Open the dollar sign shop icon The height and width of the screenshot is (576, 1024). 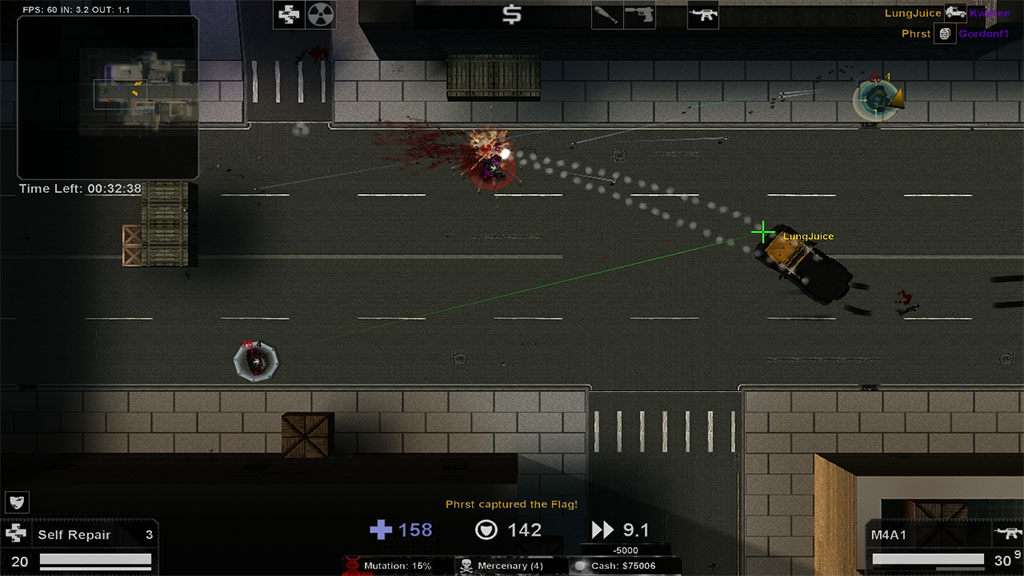coord(512,15)
